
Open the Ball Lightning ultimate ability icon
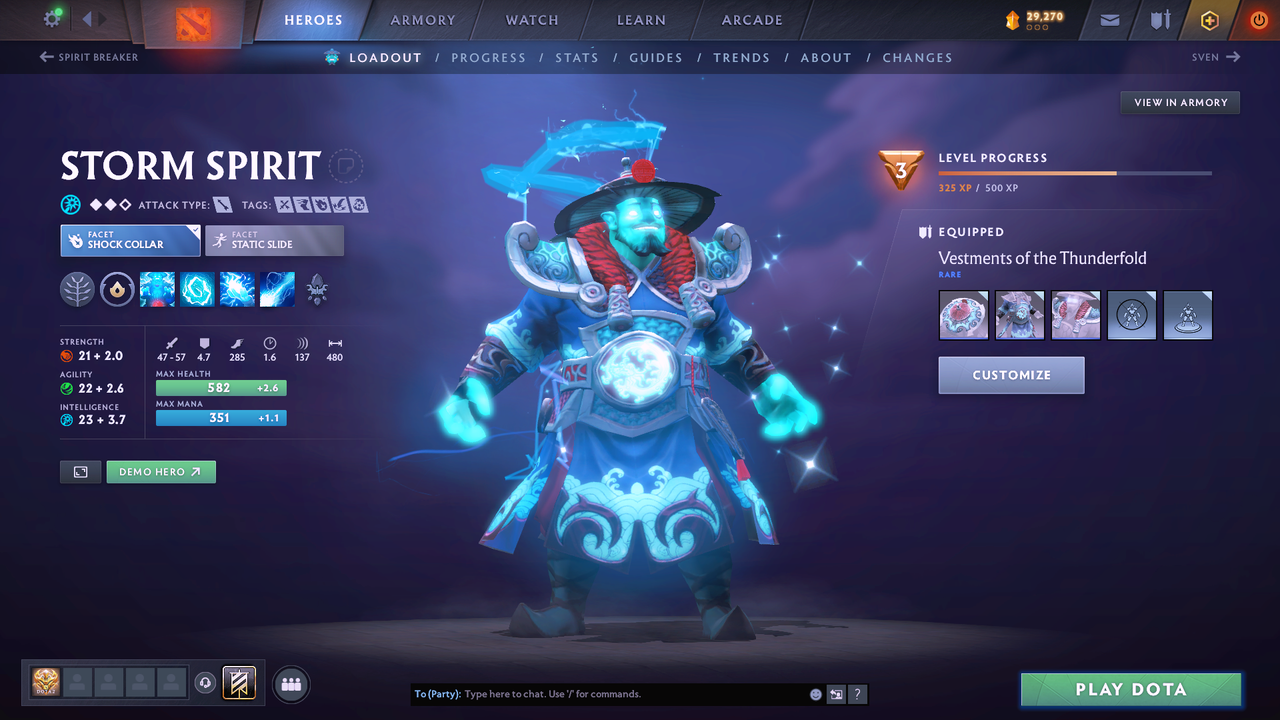coord(277,289)
